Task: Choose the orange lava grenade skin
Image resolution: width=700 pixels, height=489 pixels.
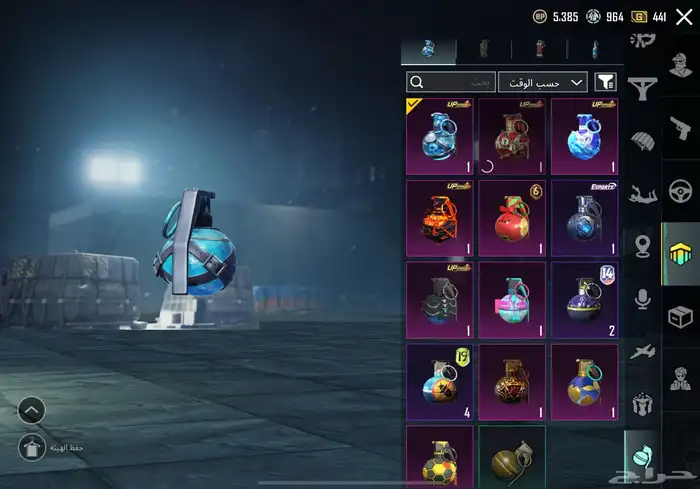Action: 440,218
